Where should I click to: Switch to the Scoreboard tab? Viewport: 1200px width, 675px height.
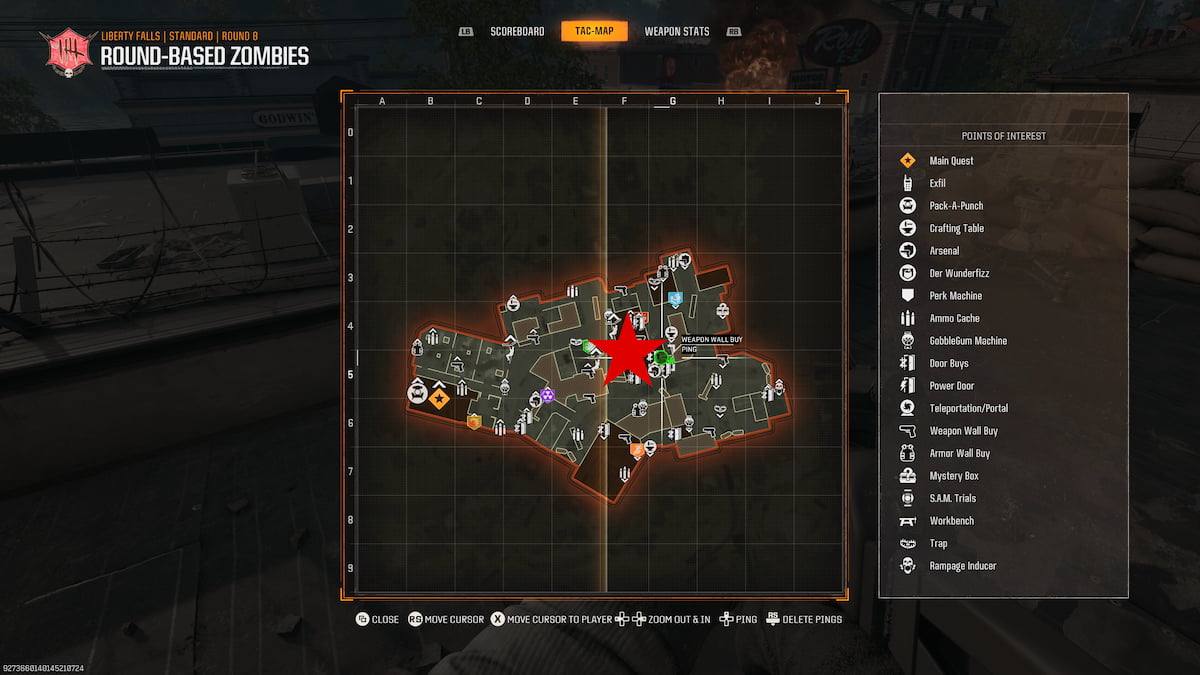click(517, 32)
